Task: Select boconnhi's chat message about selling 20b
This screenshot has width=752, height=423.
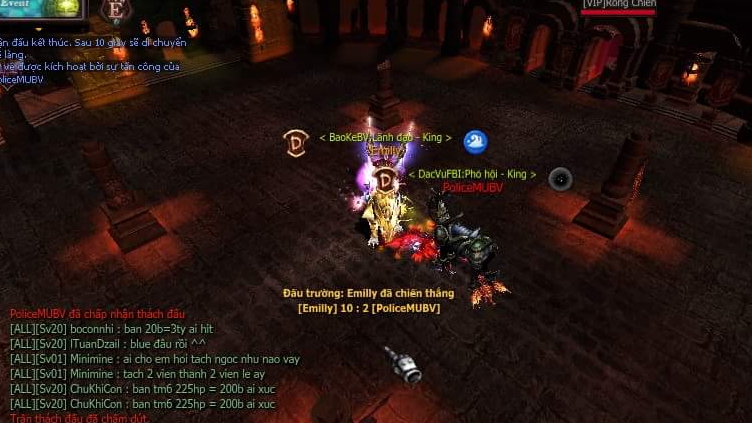Action: click(111, 329)
